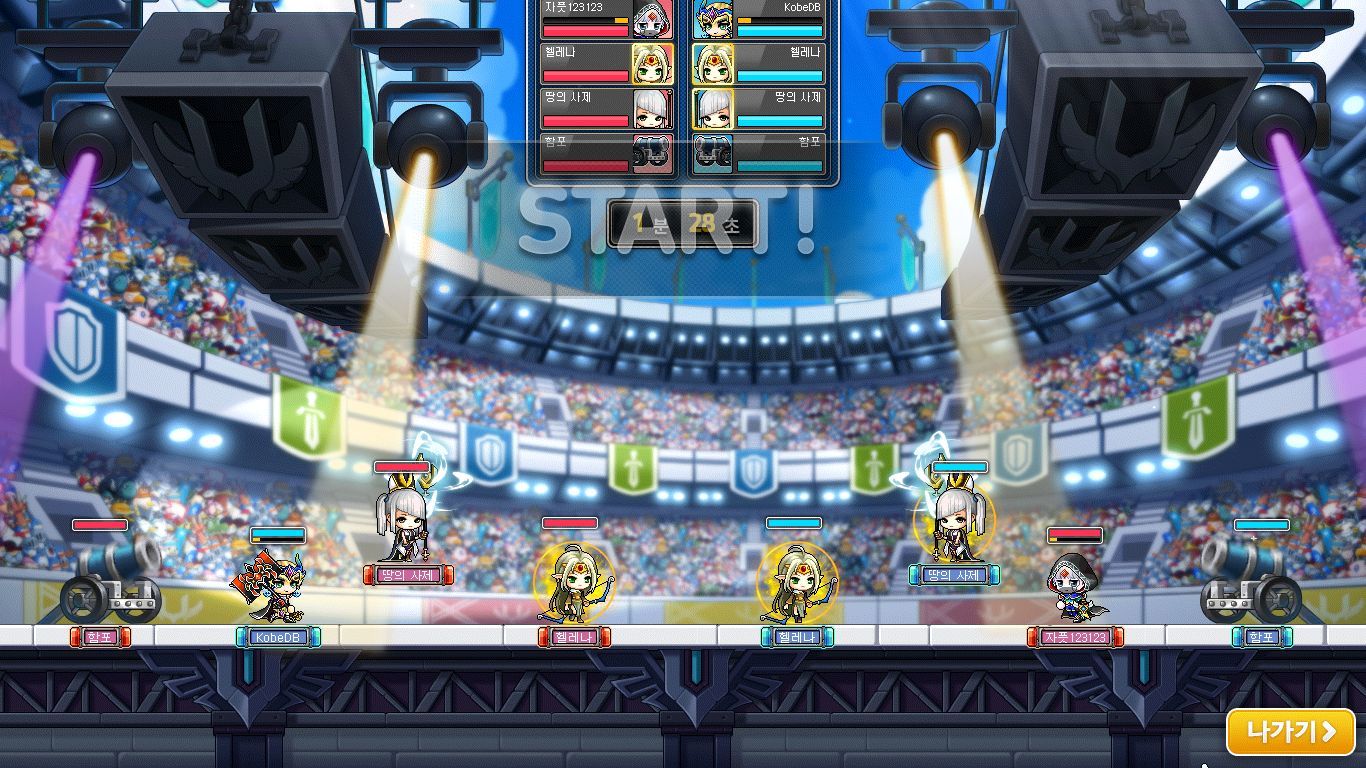Select the glowing 땅의 사제 portrait on the blue side
The width and height of the screenshot is (1366, 768).
point(711,108)
